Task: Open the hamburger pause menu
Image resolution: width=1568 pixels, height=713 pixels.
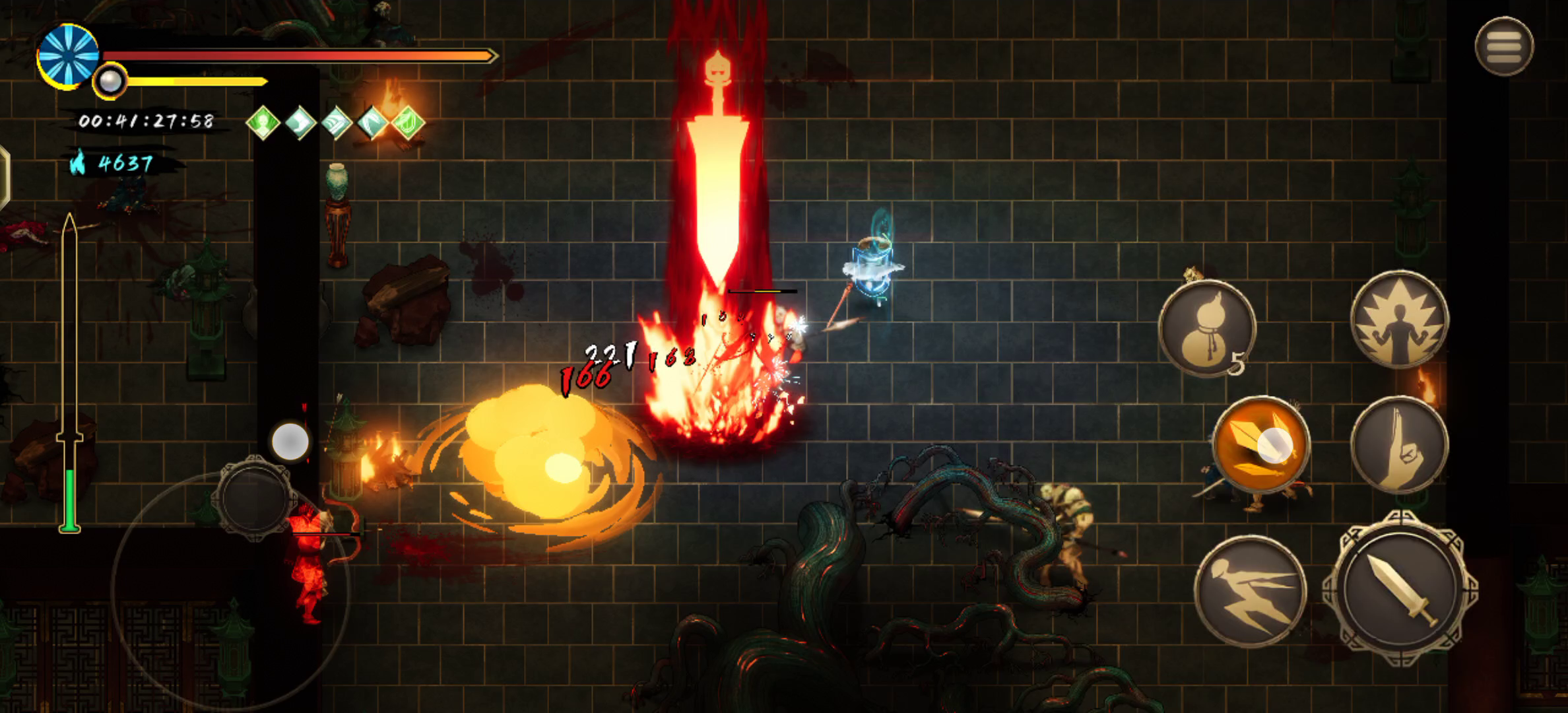Action: [1504, 46]
